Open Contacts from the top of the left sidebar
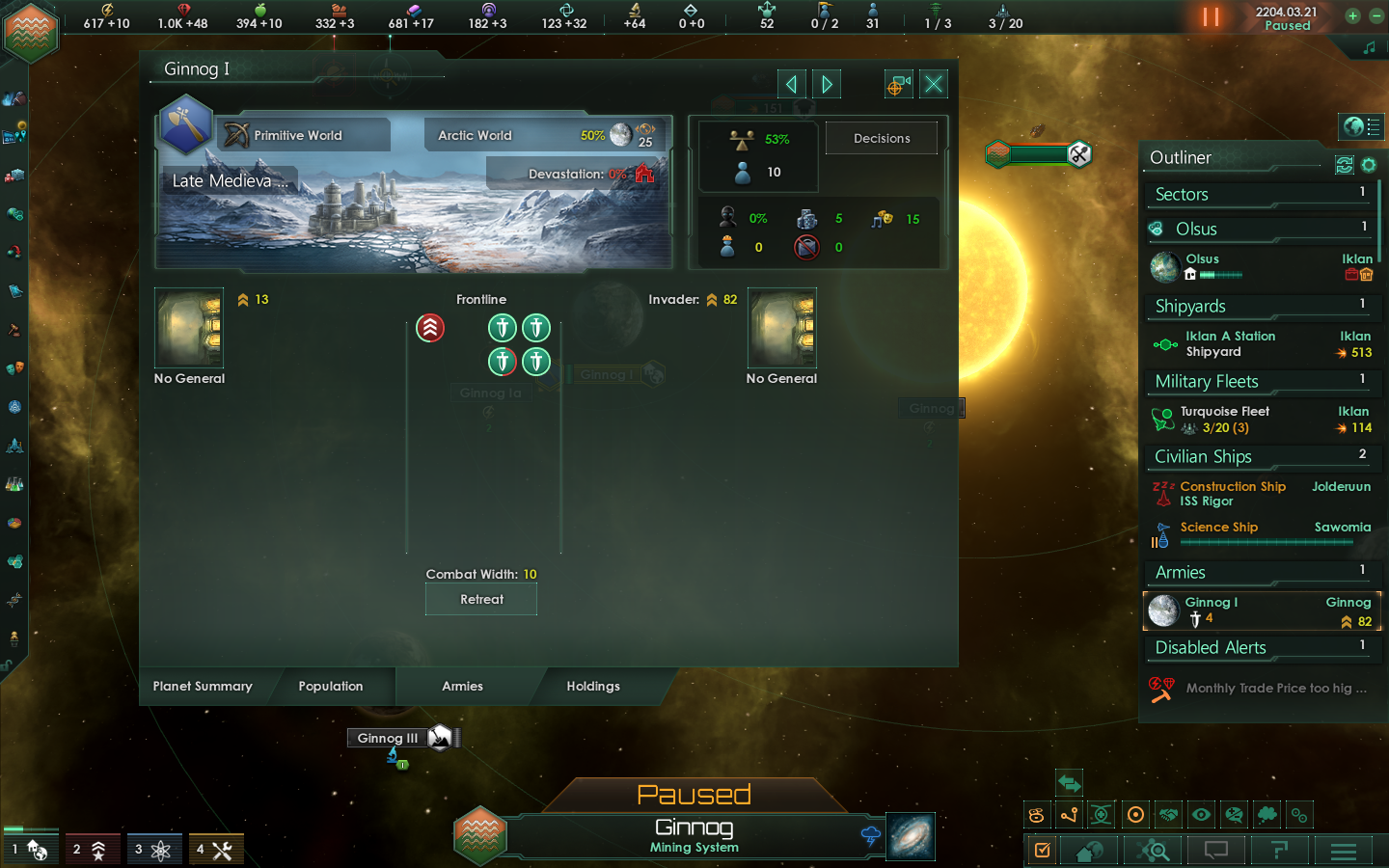 [14, 98]
